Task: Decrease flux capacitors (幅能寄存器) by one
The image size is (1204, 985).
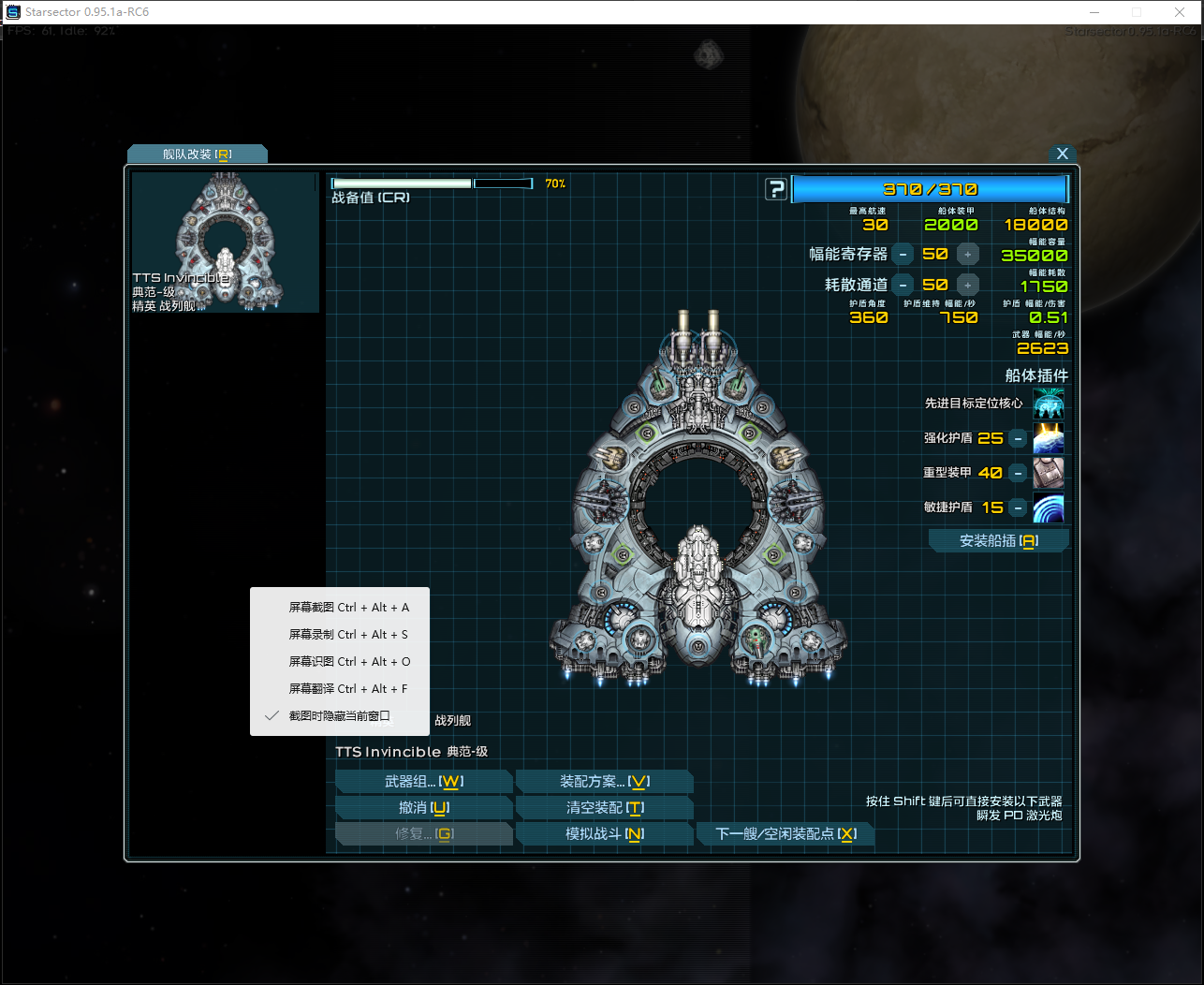Action: (903, 254)
